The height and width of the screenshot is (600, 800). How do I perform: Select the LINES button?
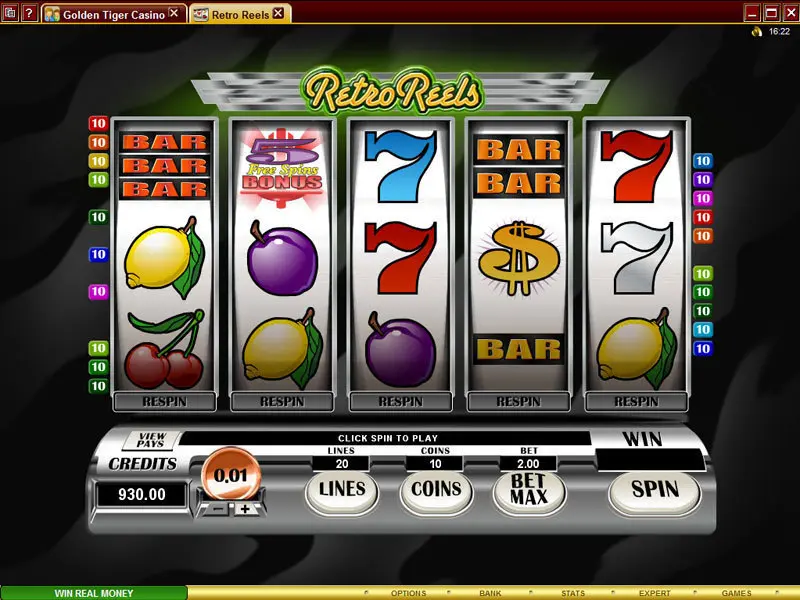341,490
